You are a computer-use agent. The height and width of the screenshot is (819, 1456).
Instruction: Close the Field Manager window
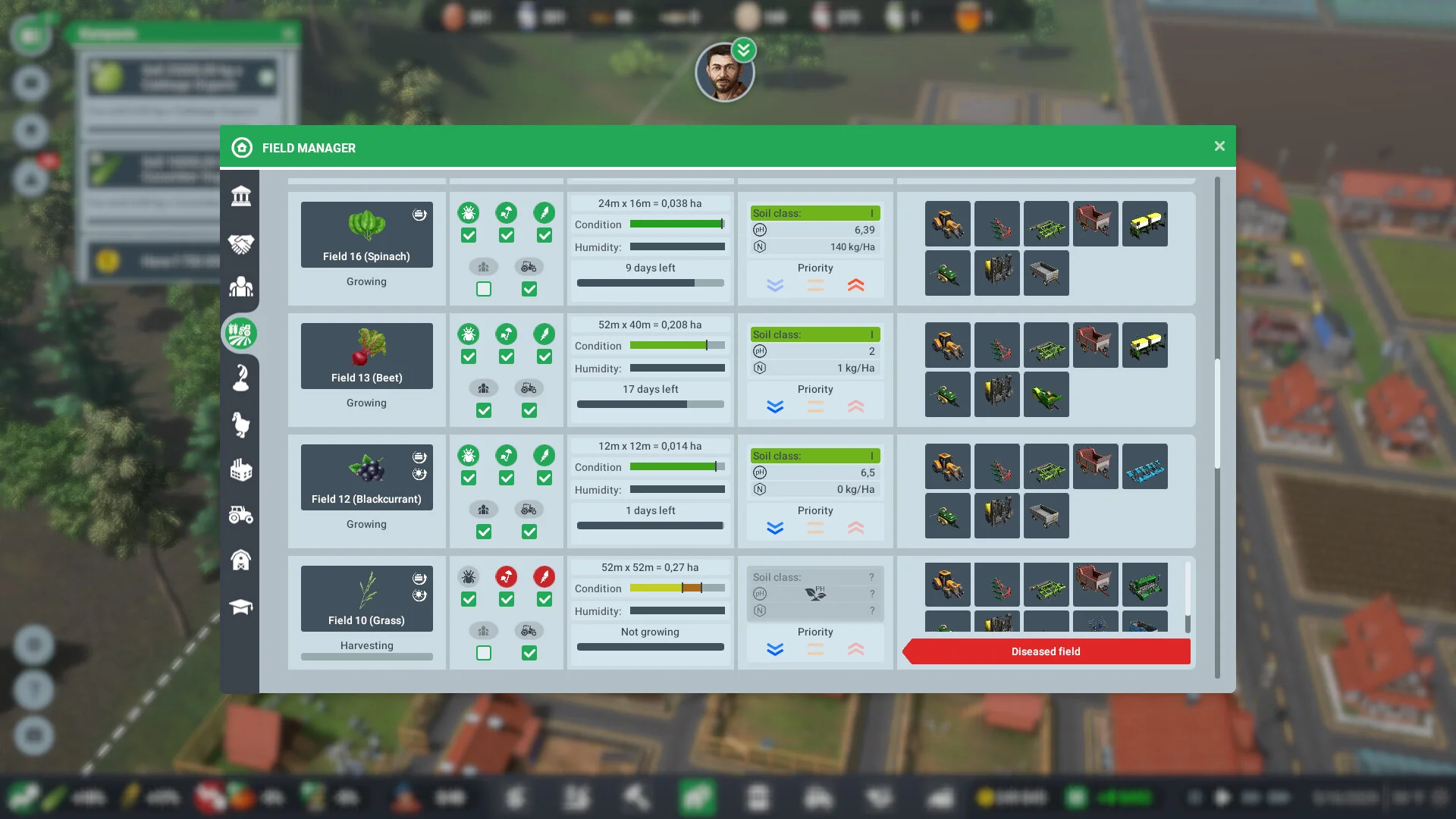click(1219, 146)
